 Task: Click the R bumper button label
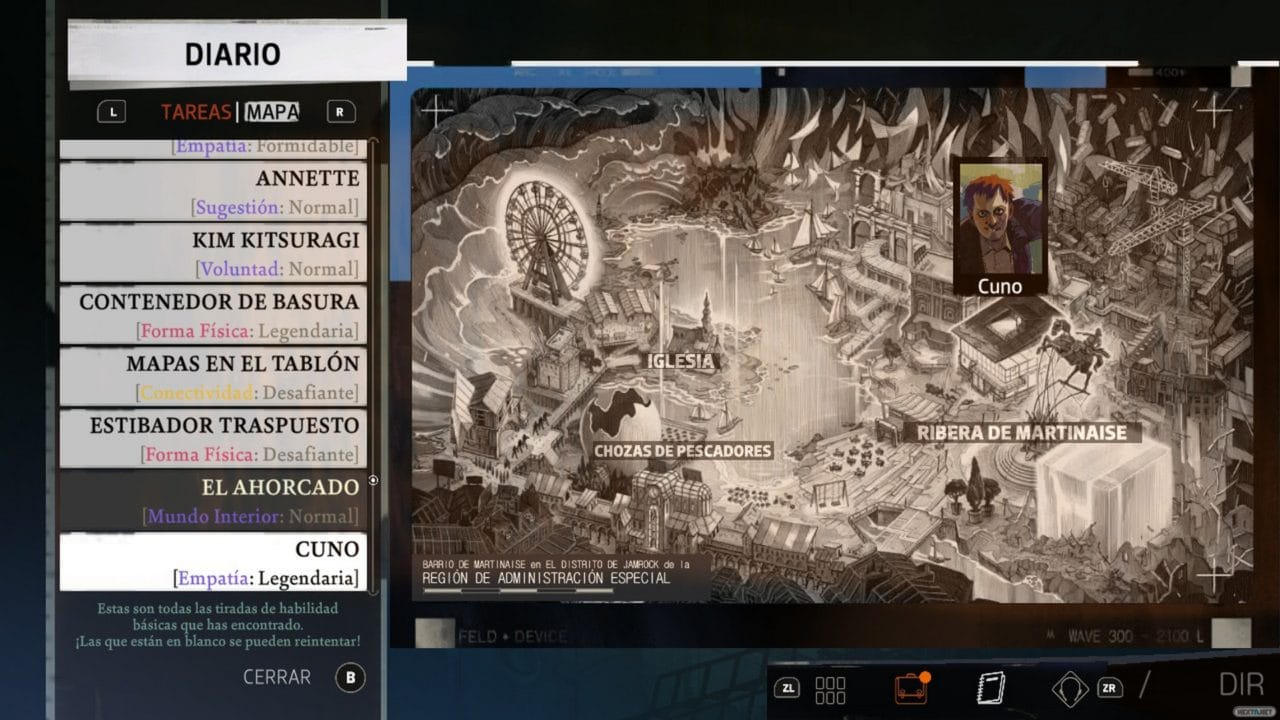340,112
